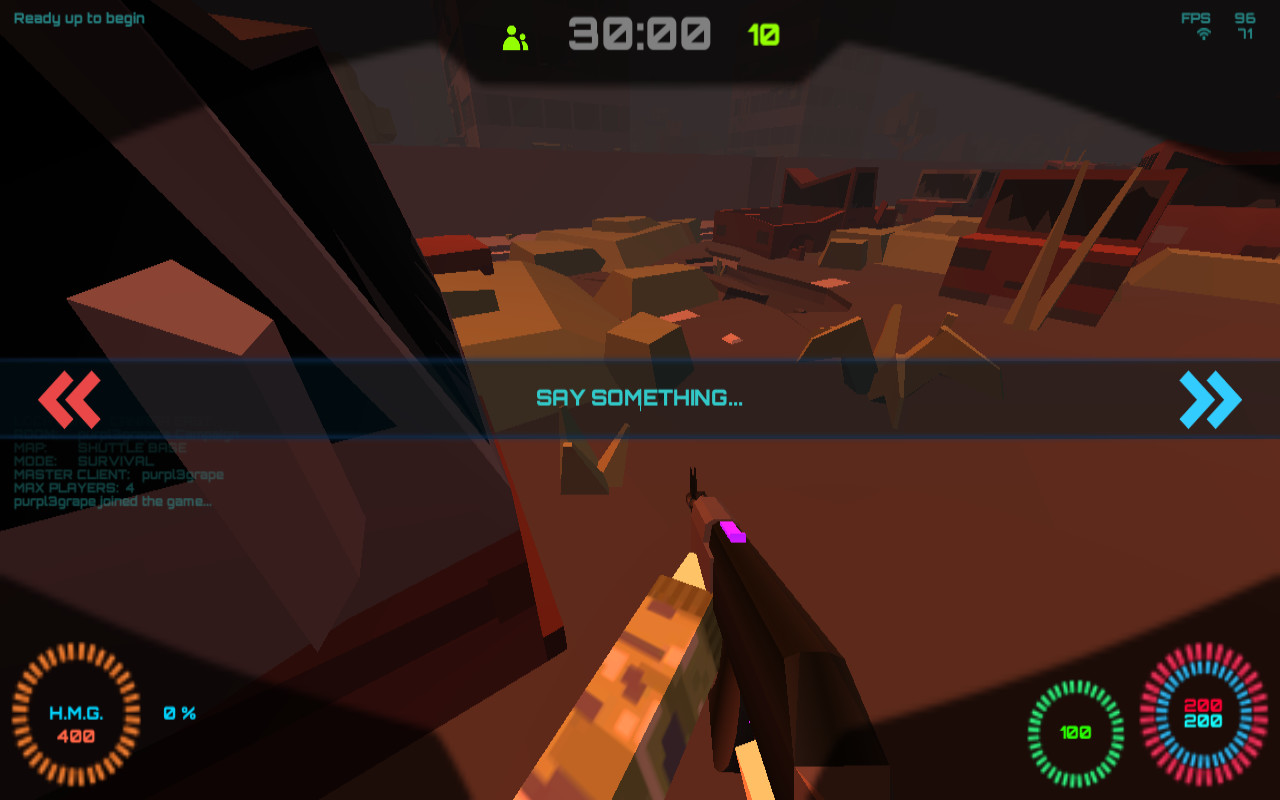The width and height of the screenshot is (1280, 800).
Task: Click the blue double-right arrows for next message
Action: click(x=1210, y=400)
